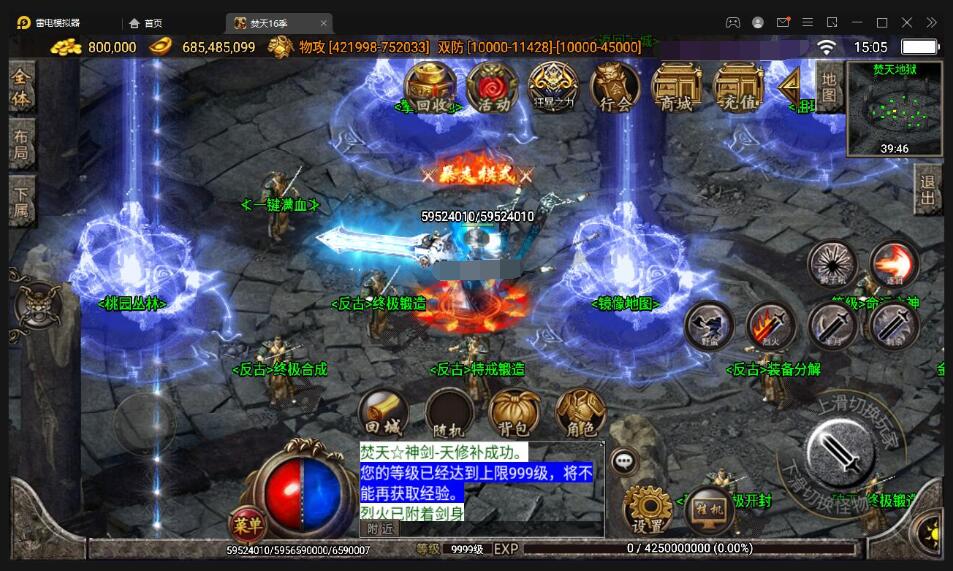This screenshot has width=953, height=571.
Task: Open the 充值 recharge screen
Action: (x=738, y=87)
